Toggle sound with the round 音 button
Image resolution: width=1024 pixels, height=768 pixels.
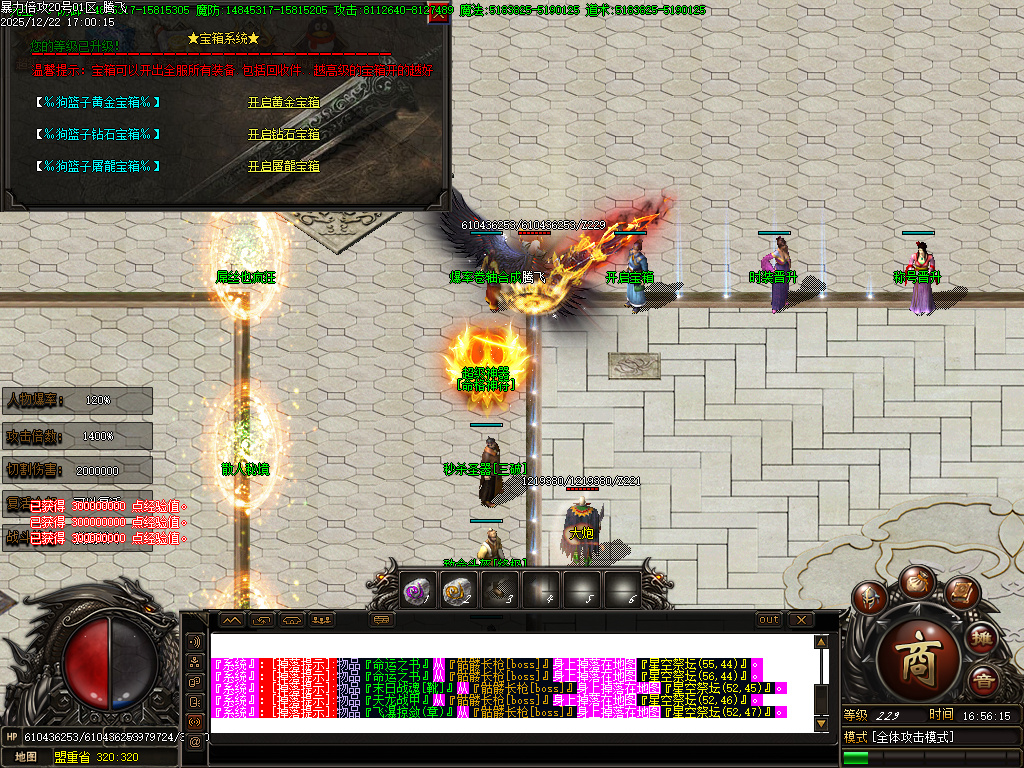(984, 680)
